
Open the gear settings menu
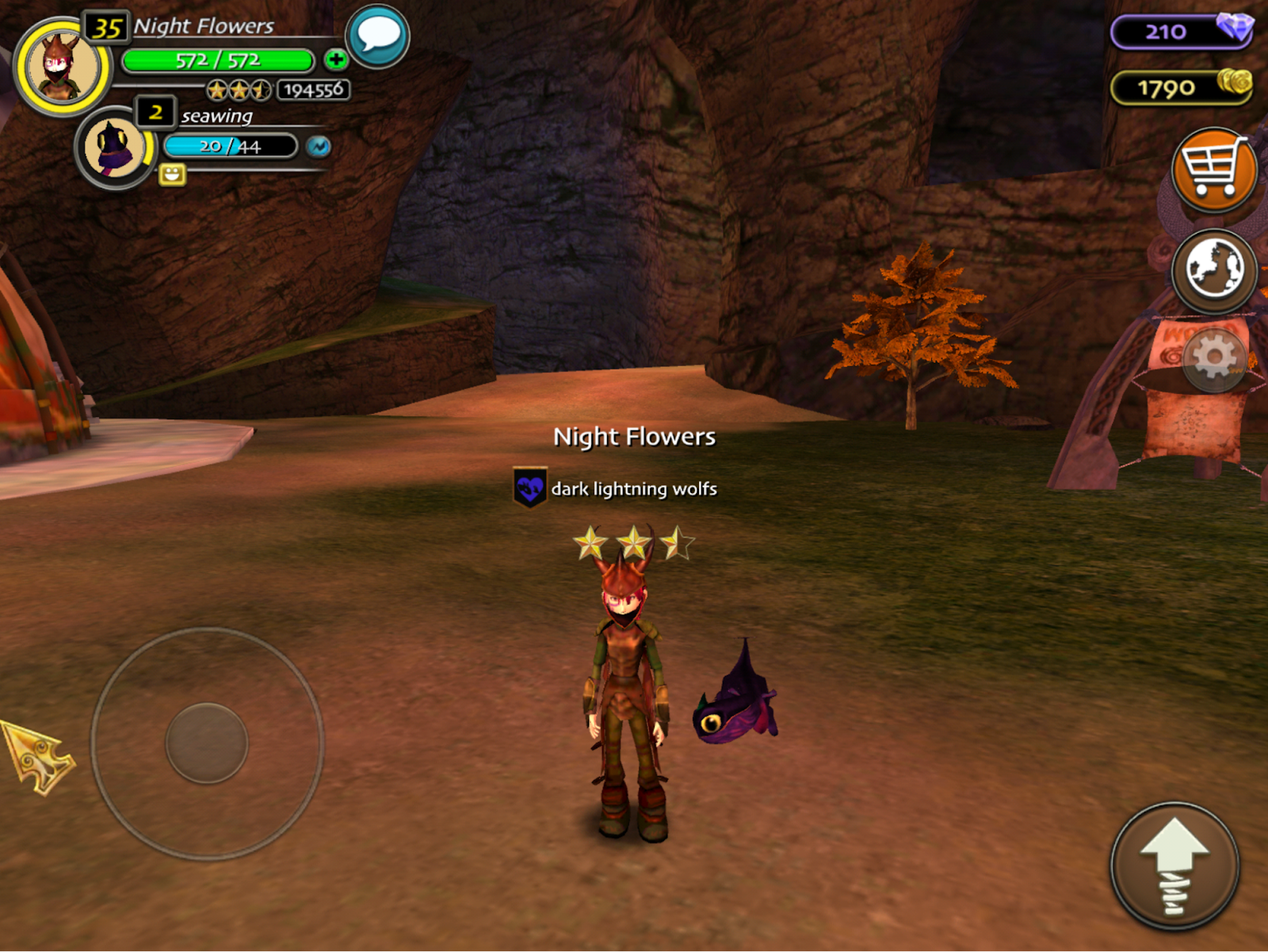tap(1214, 359)
